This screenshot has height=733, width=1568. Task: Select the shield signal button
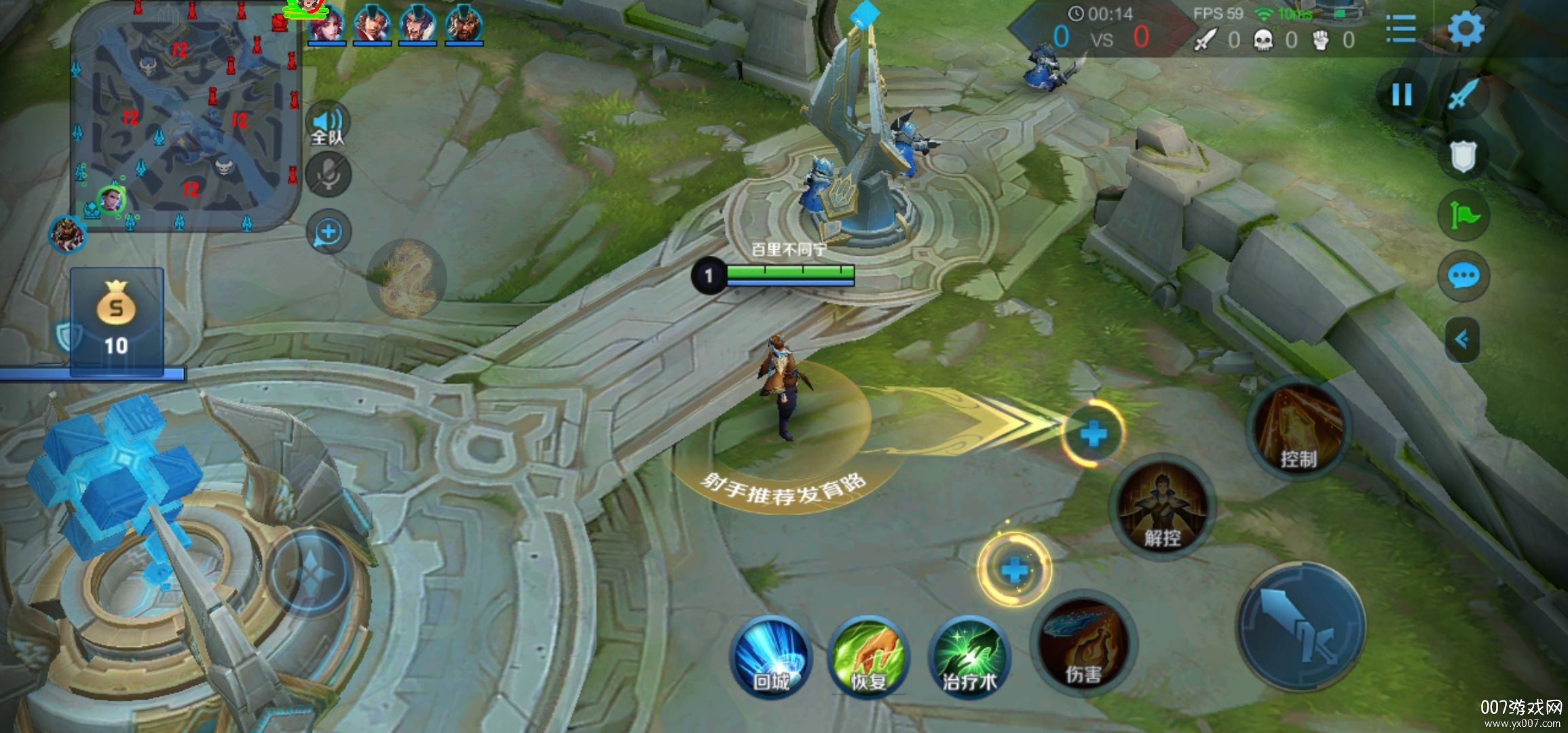coord(1463,157)
